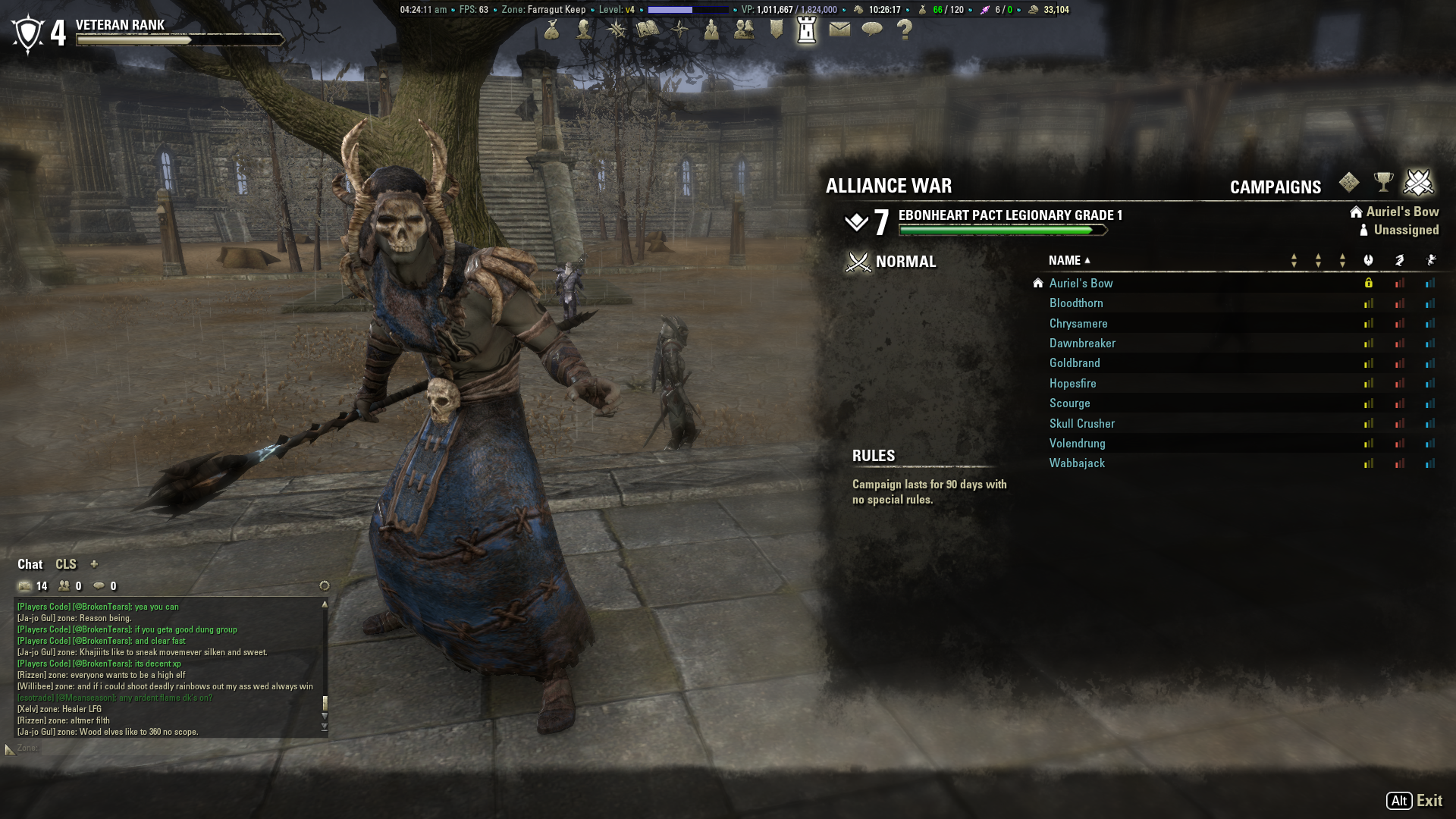The image size is (1456, 819).
Task: Add a new chat tab with plus
Action: (94, 564)
